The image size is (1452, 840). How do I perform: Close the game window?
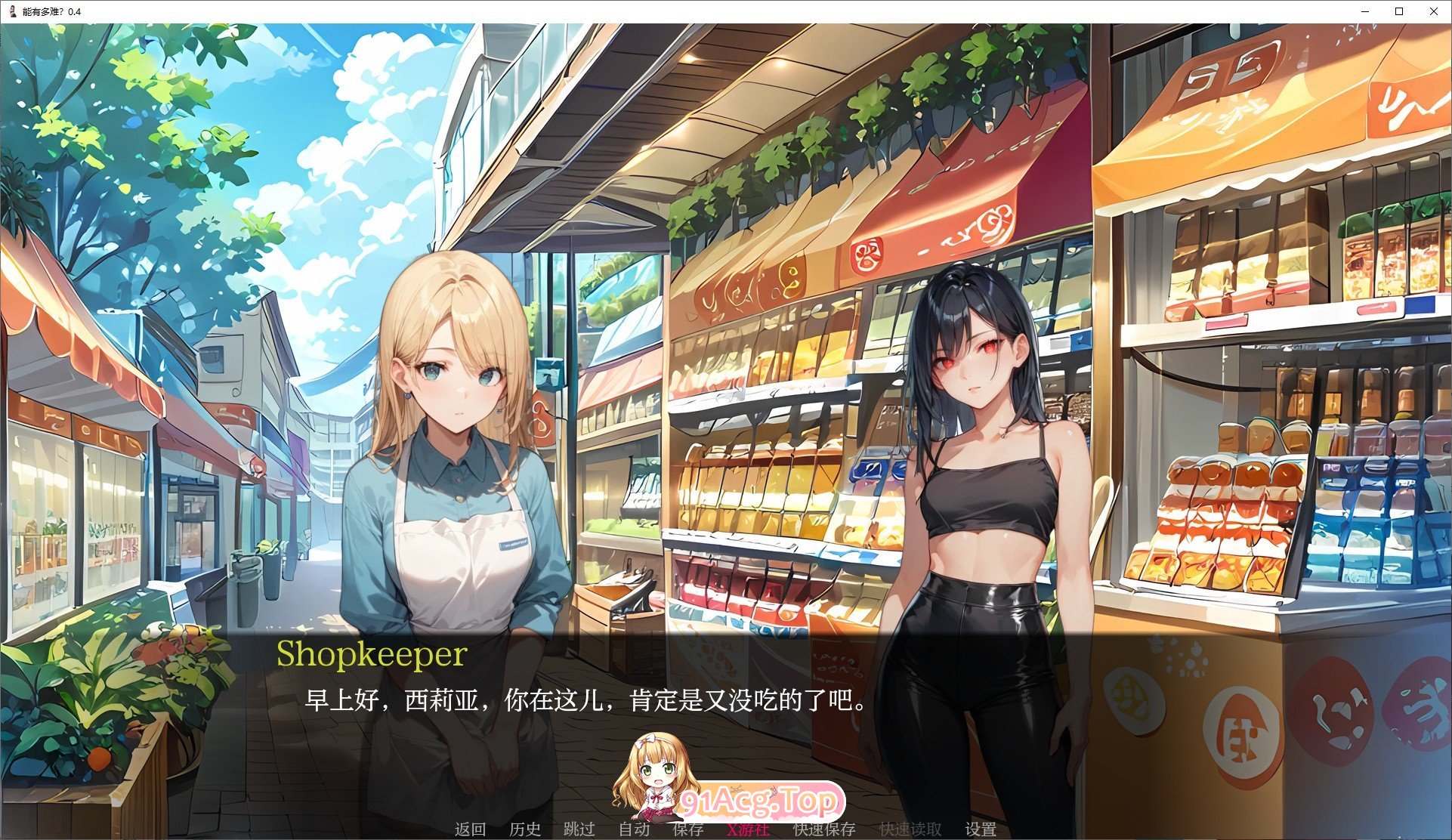(x=1434, y=11)
